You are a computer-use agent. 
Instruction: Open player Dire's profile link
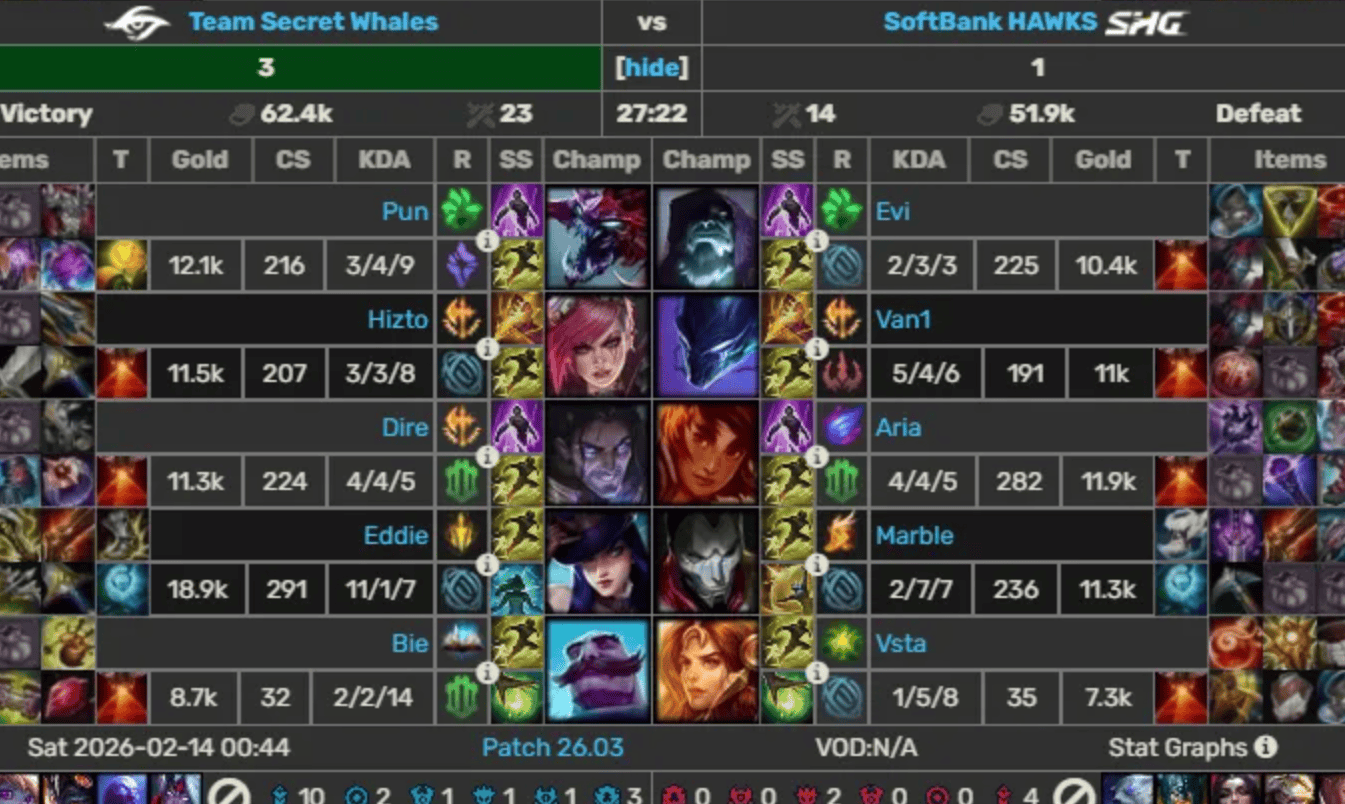point(405,428)
